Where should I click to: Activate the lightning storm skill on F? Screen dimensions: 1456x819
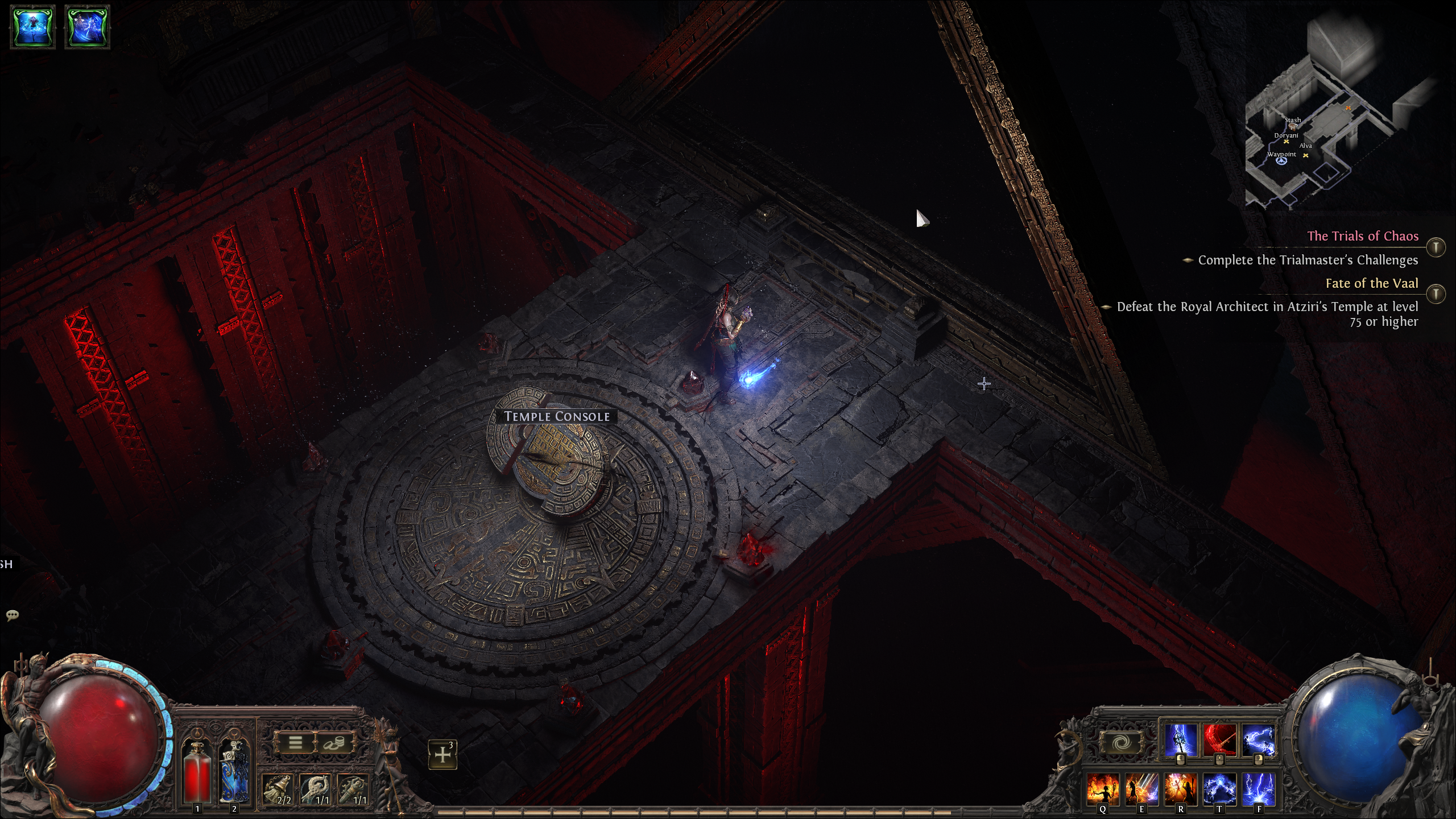point(1258,789)
